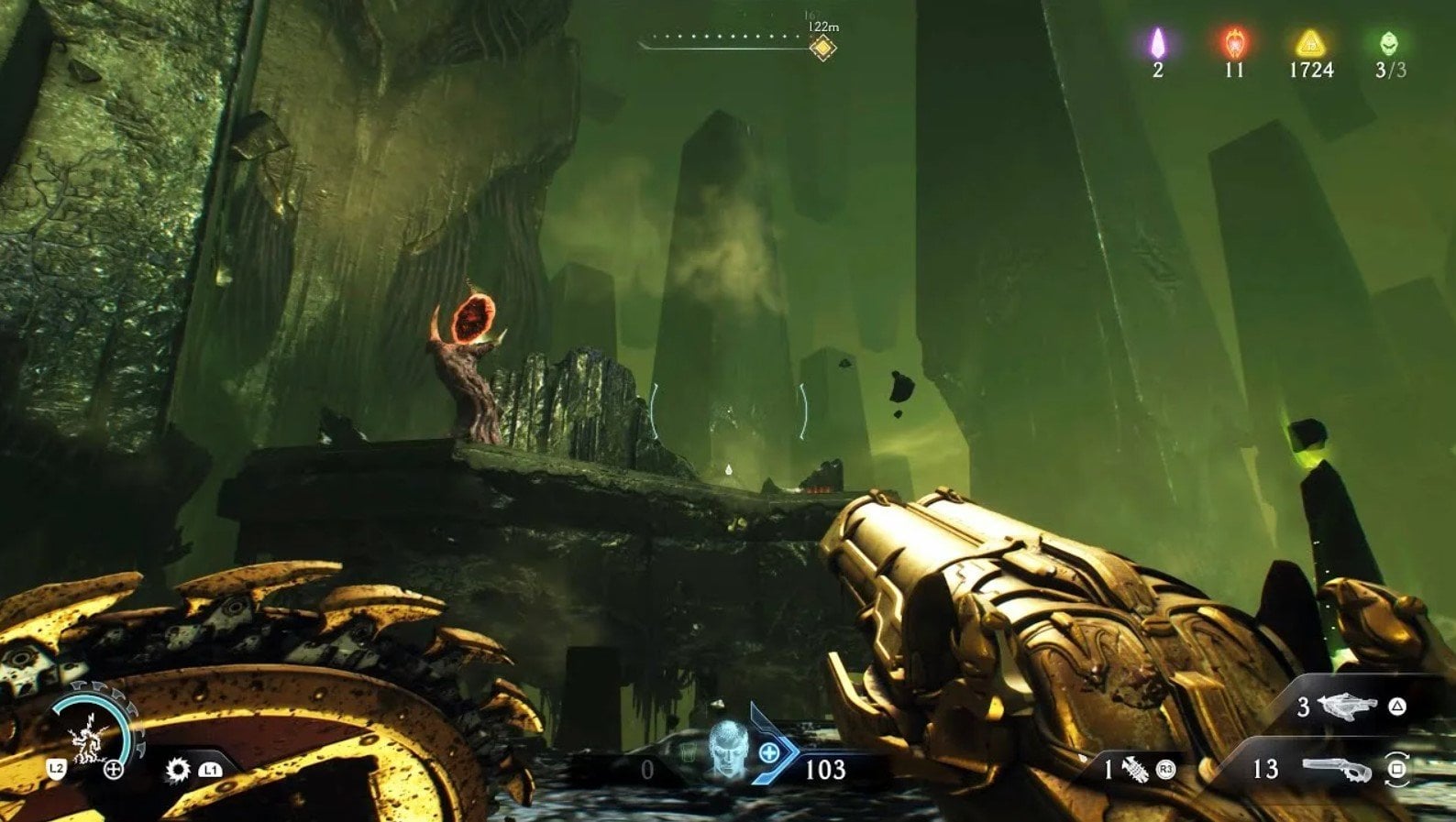1456x822 pixels.
Task: Click the blue plus health icon
Action: [x=768, y=754]
